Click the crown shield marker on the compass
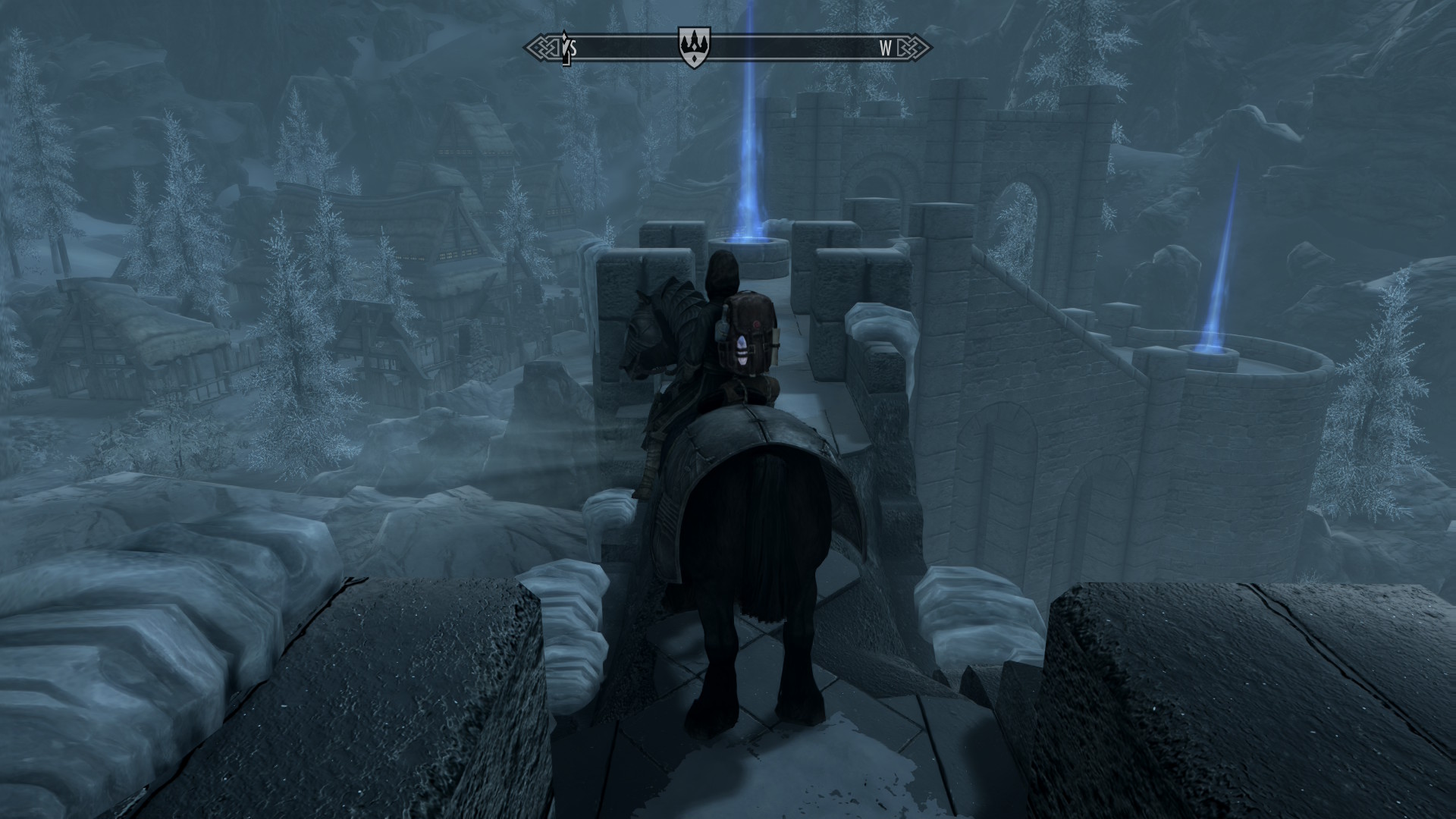Screen dimensions: 1456x819 click(x=689, y=48)
